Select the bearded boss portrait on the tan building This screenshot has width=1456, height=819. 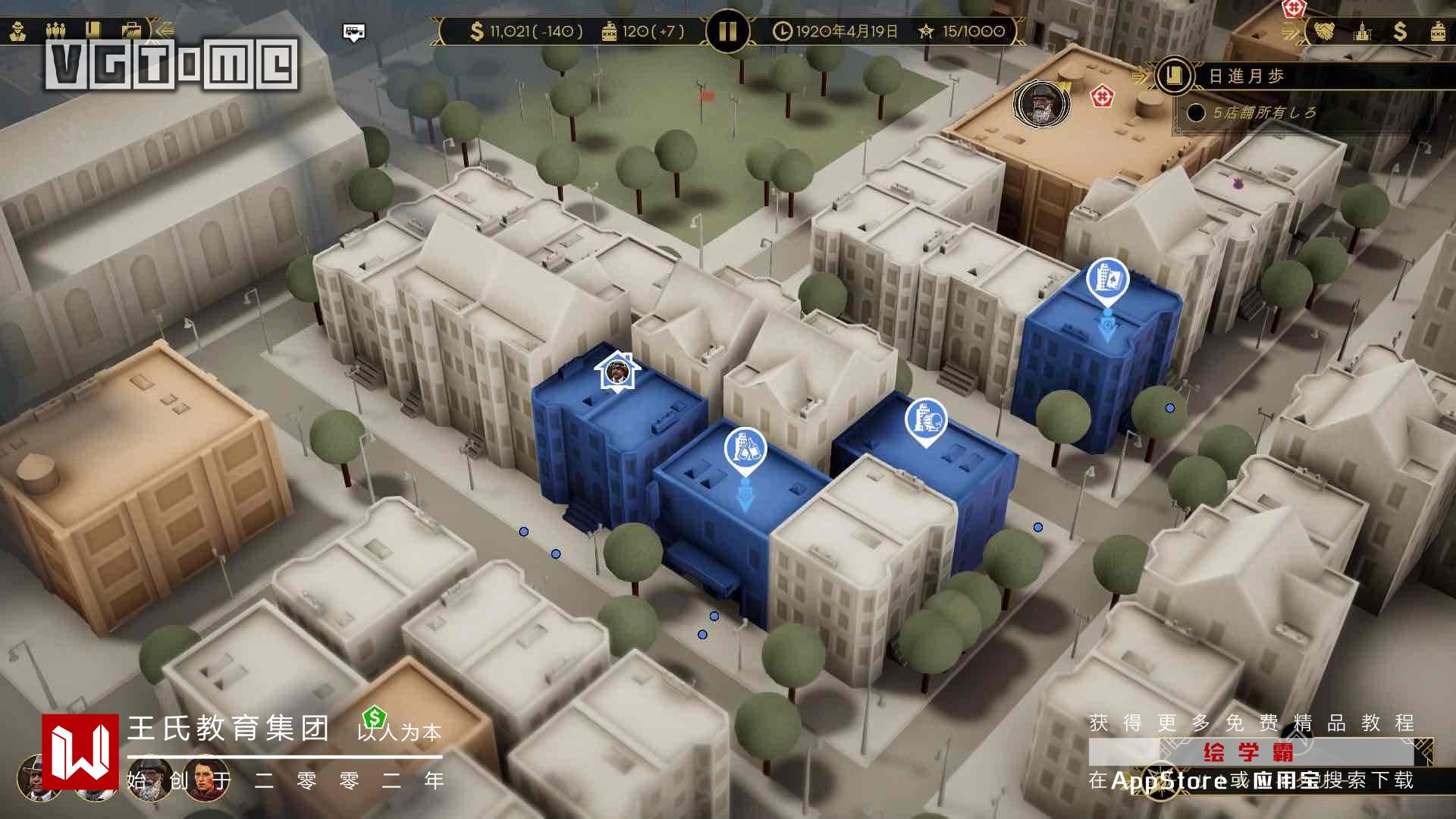click(1042, 103)
